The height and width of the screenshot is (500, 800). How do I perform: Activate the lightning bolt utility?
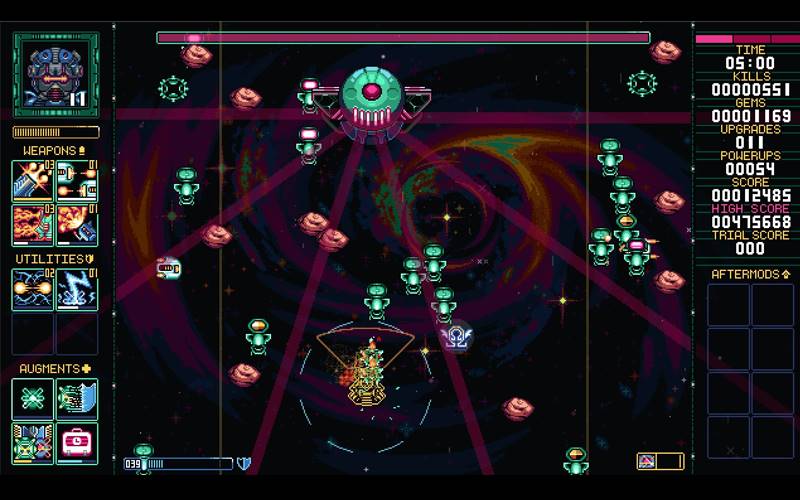click(x=76, y=289)
